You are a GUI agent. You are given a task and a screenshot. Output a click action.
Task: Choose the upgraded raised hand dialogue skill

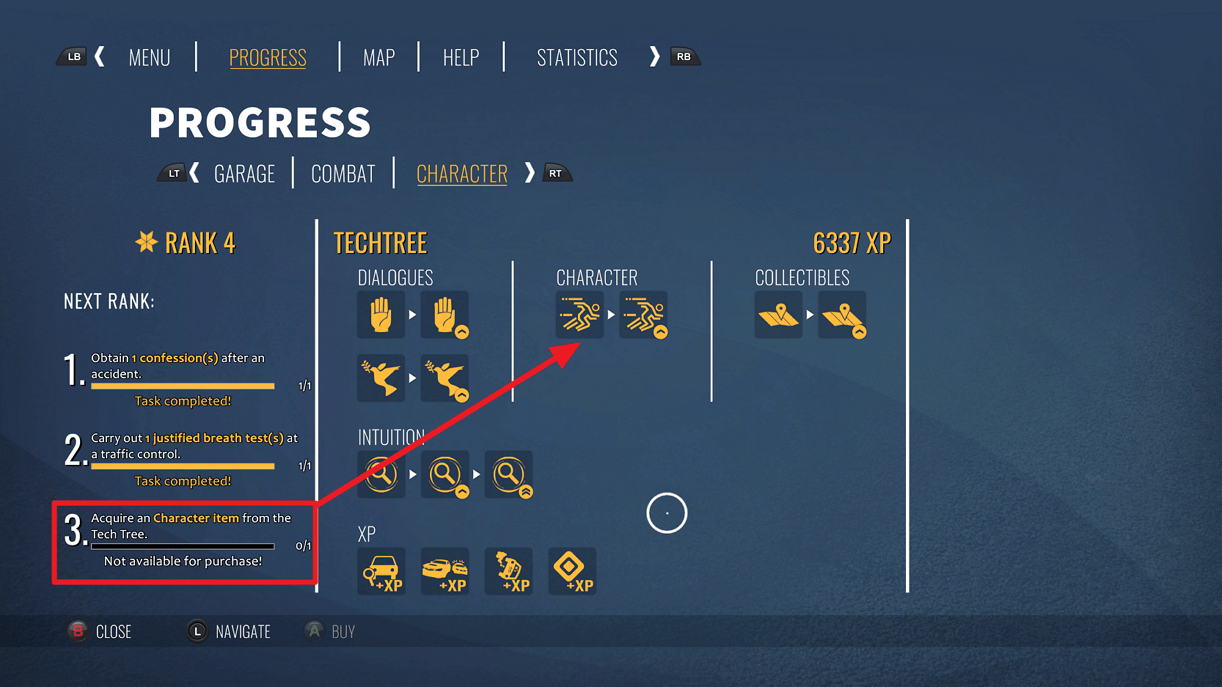(445, 315)
